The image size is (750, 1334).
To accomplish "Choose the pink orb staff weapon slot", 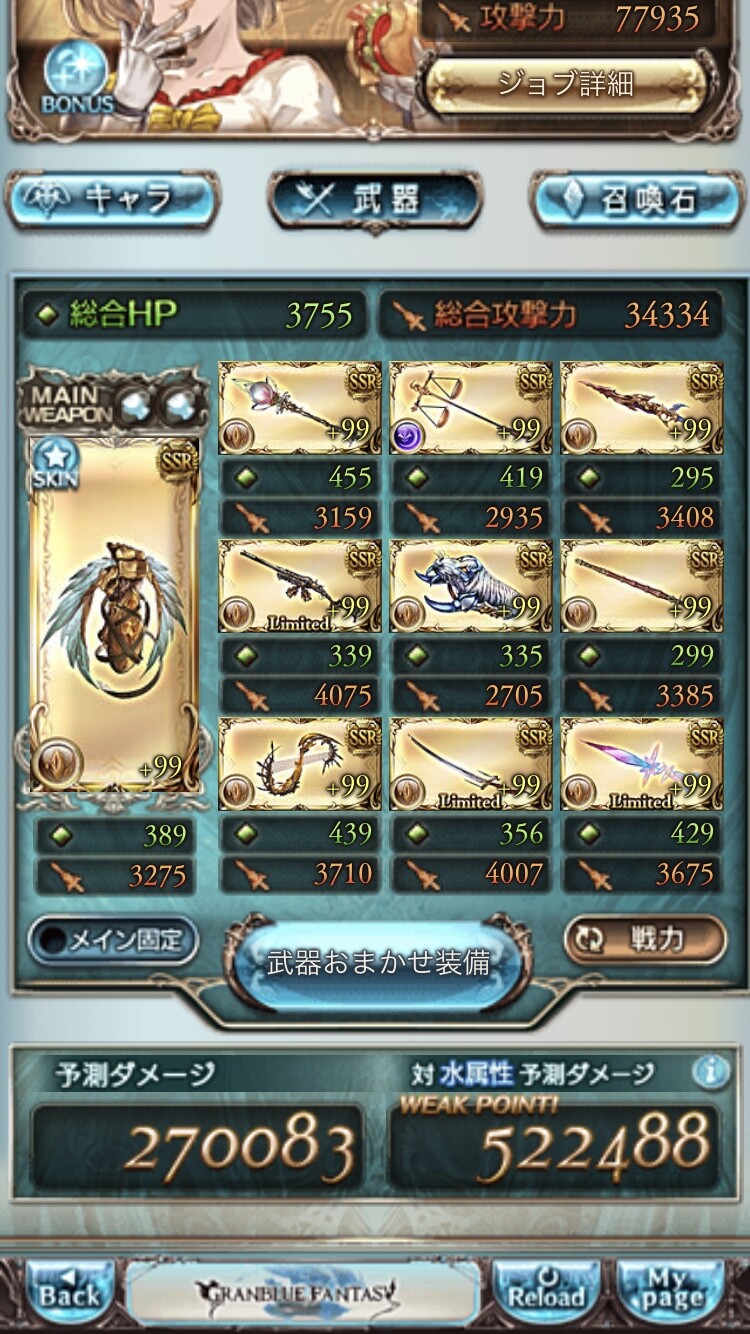I will (299, 406).
